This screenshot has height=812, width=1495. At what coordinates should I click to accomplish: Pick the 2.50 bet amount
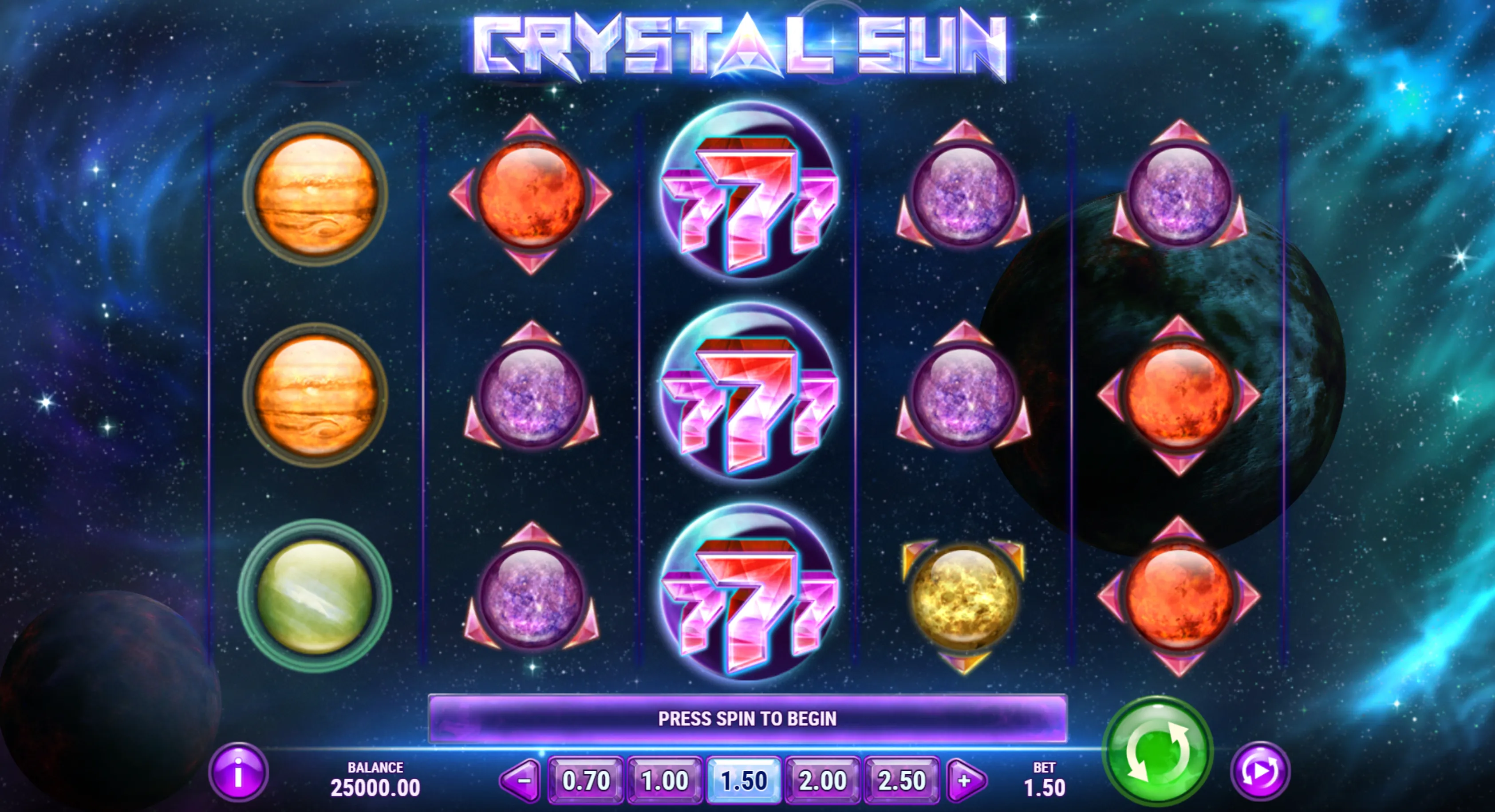click(901, 780)
